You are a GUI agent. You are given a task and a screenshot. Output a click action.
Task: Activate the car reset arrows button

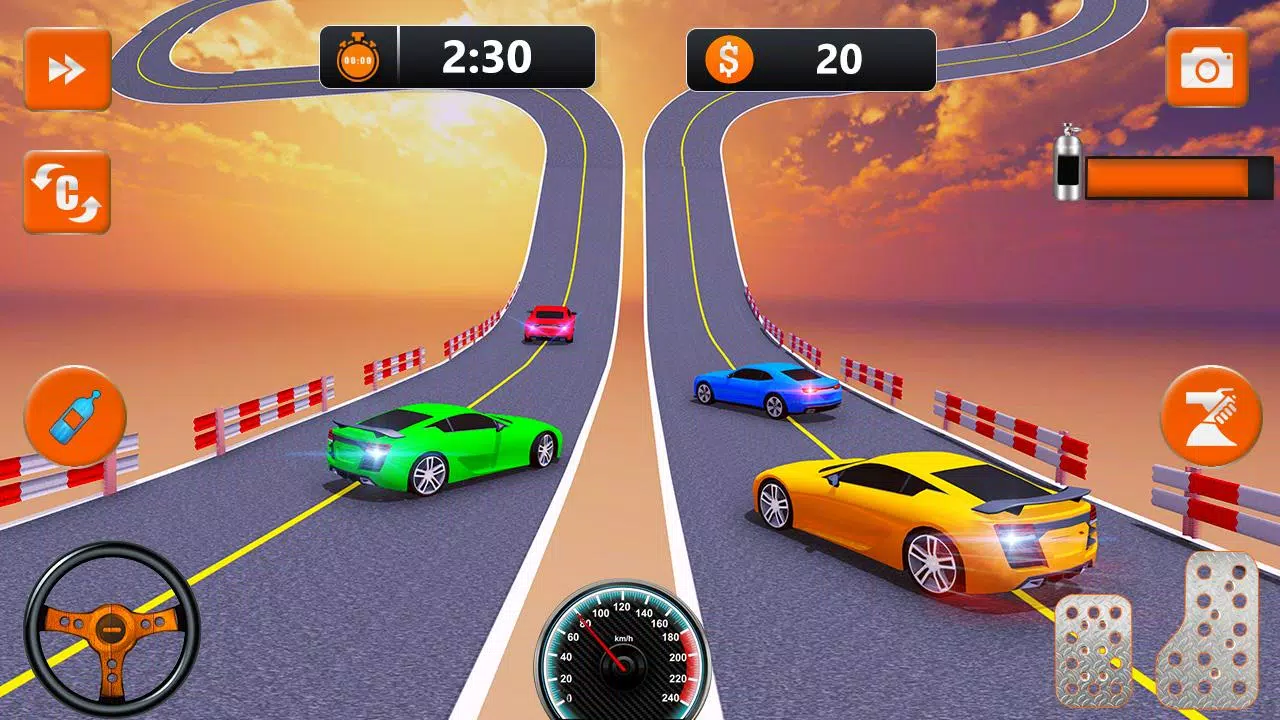coord(67,192)
